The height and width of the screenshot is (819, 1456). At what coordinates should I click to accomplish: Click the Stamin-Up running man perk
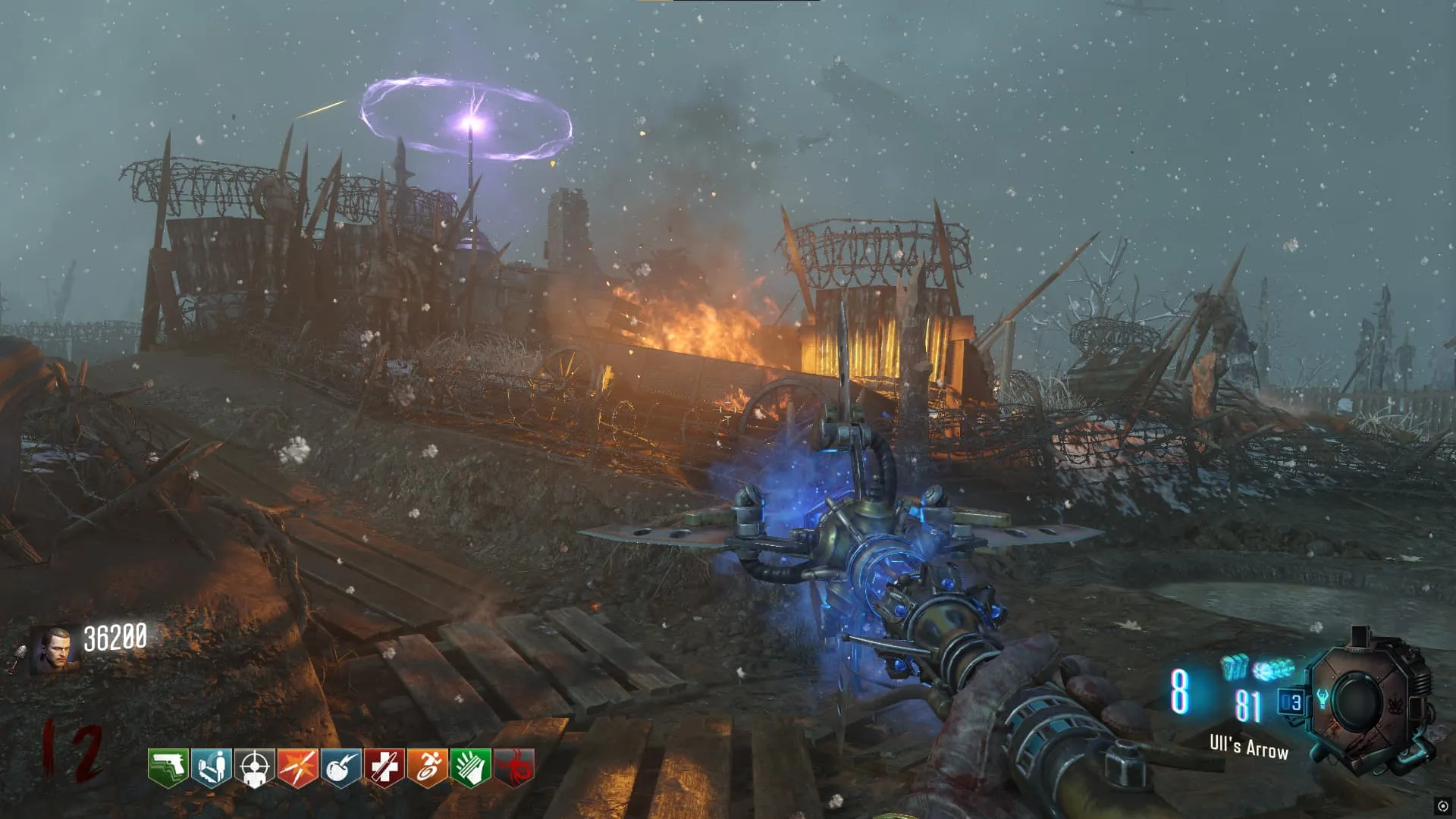427,767
